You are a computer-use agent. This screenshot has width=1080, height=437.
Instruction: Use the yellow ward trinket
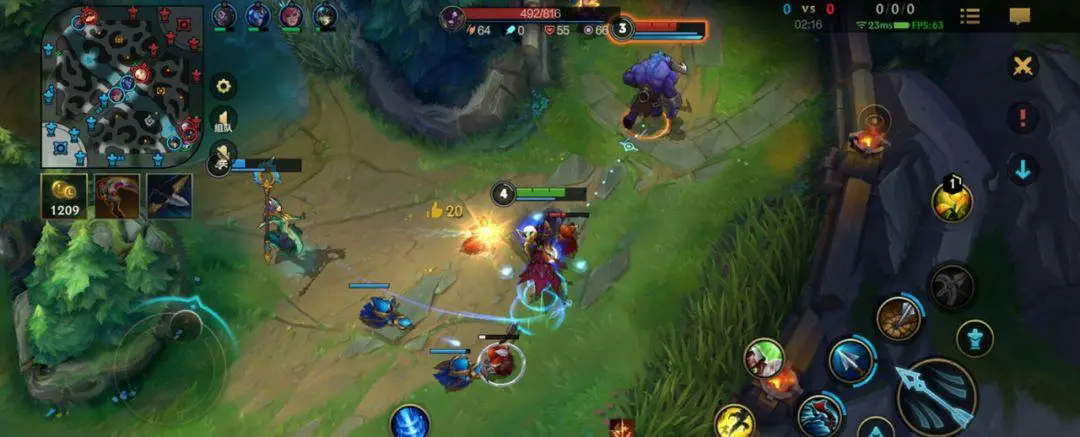pos(952,200)
